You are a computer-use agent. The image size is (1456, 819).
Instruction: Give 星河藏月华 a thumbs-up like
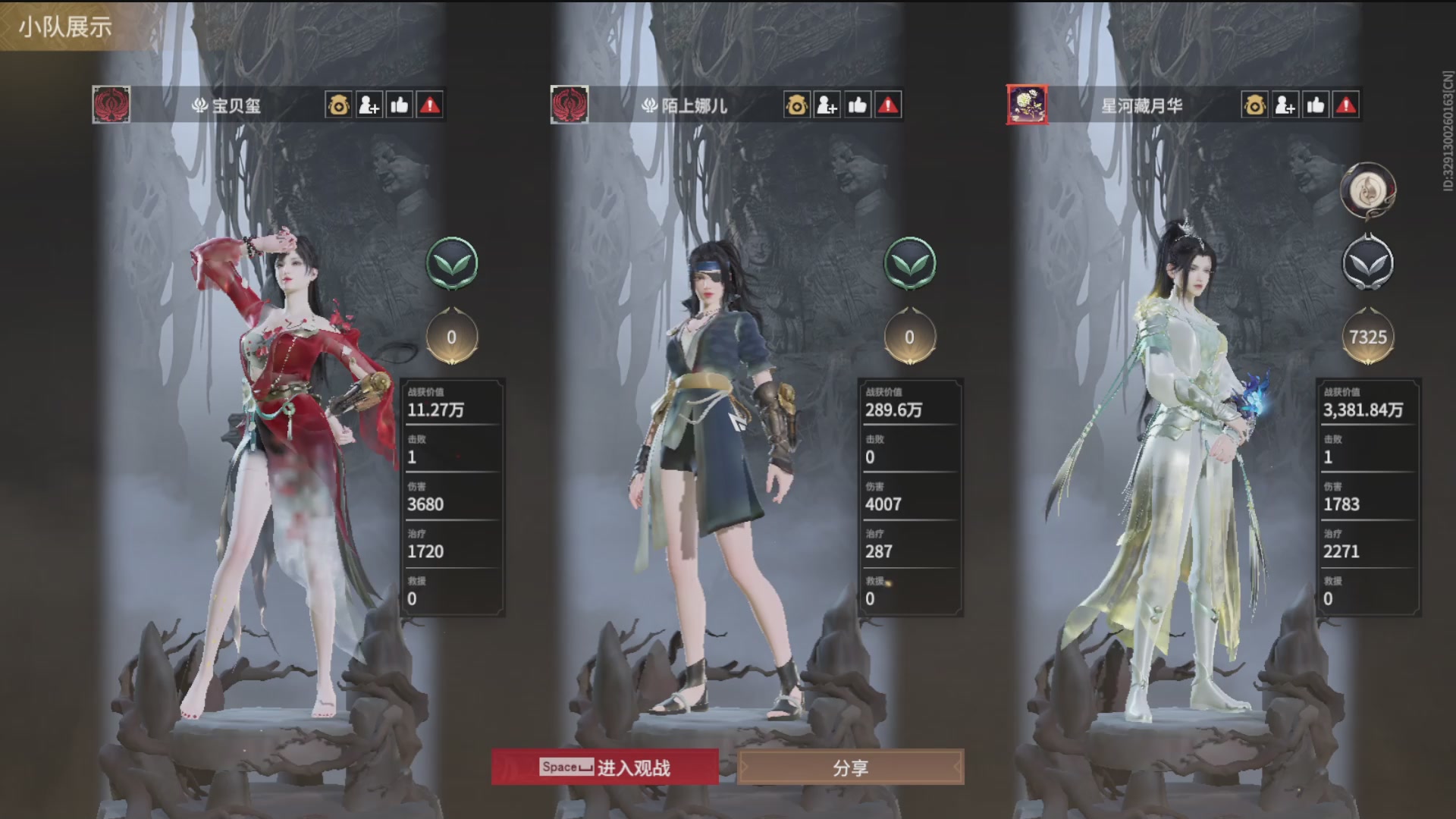(1316, 106)
